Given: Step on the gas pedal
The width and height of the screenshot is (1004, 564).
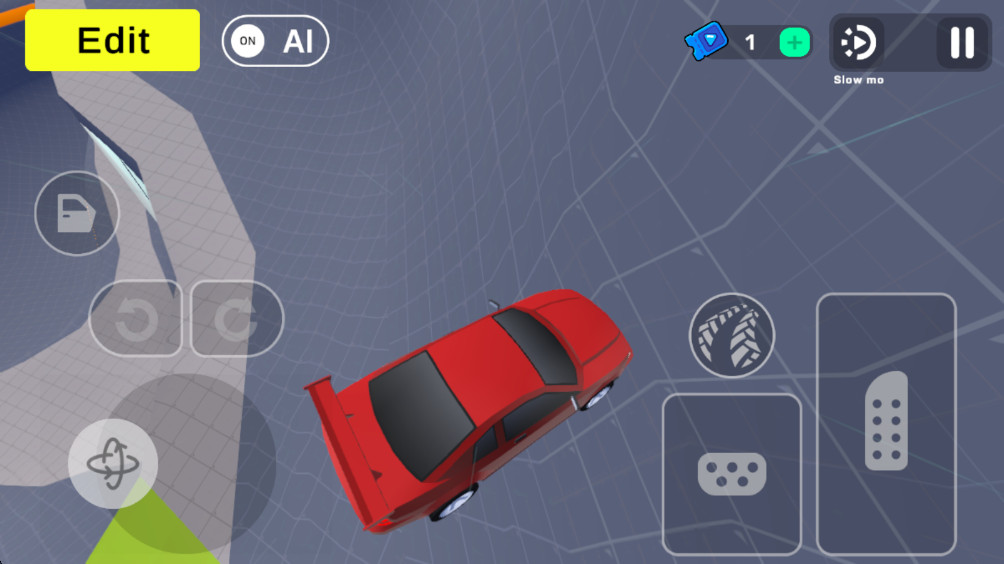Looking at the screenshot, I should click(886, 423).
